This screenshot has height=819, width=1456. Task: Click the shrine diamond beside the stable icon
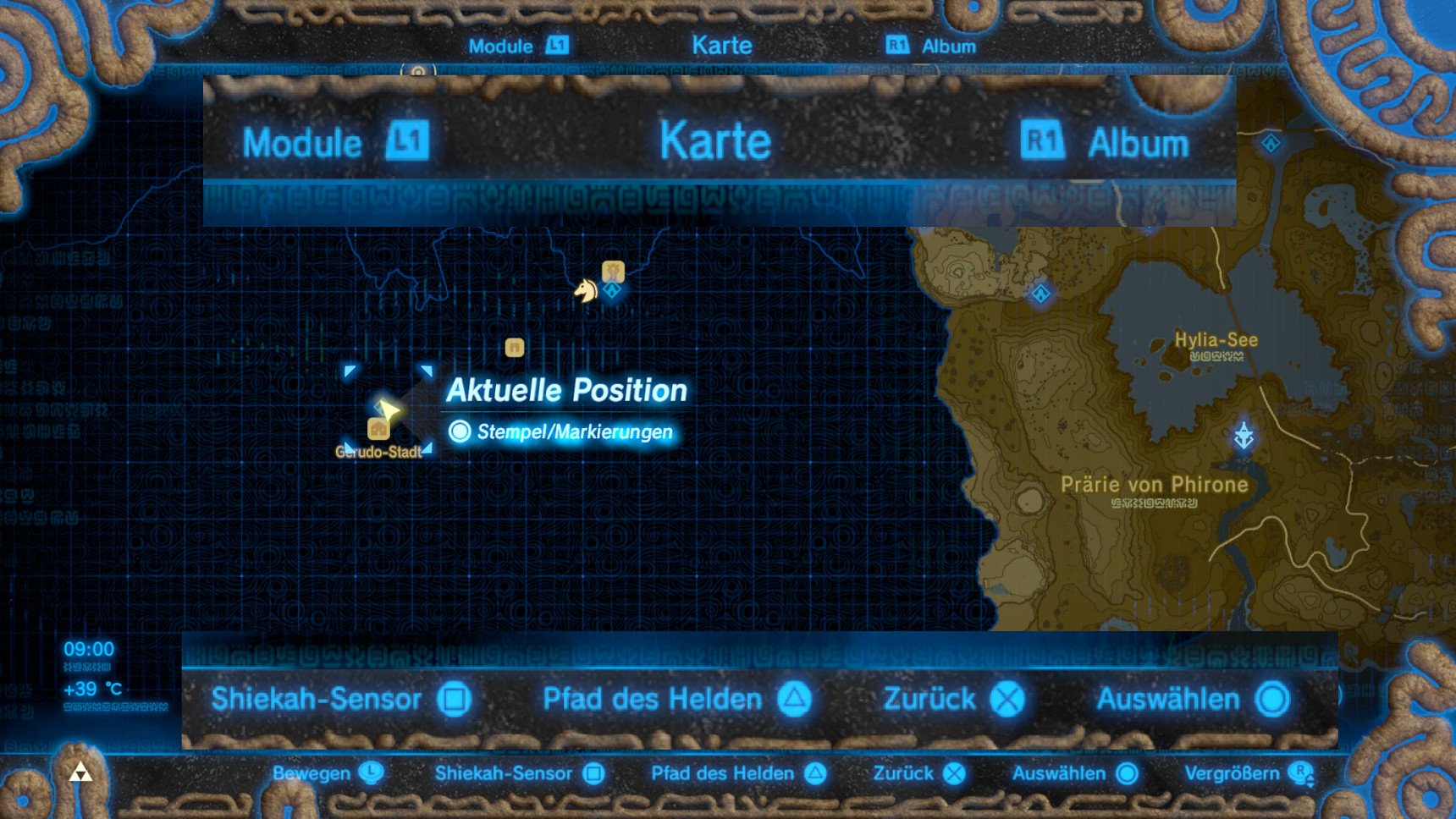point(613,289)
